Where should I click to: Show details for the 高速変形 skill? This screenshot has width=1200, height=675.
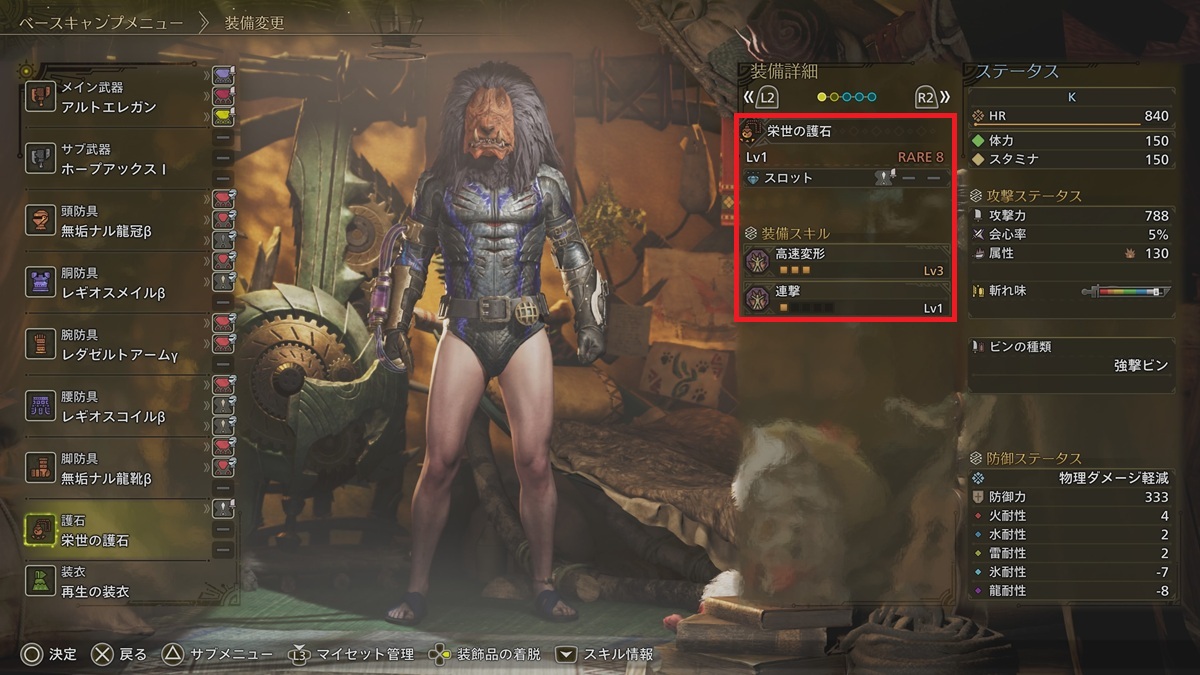click(846, 262)
